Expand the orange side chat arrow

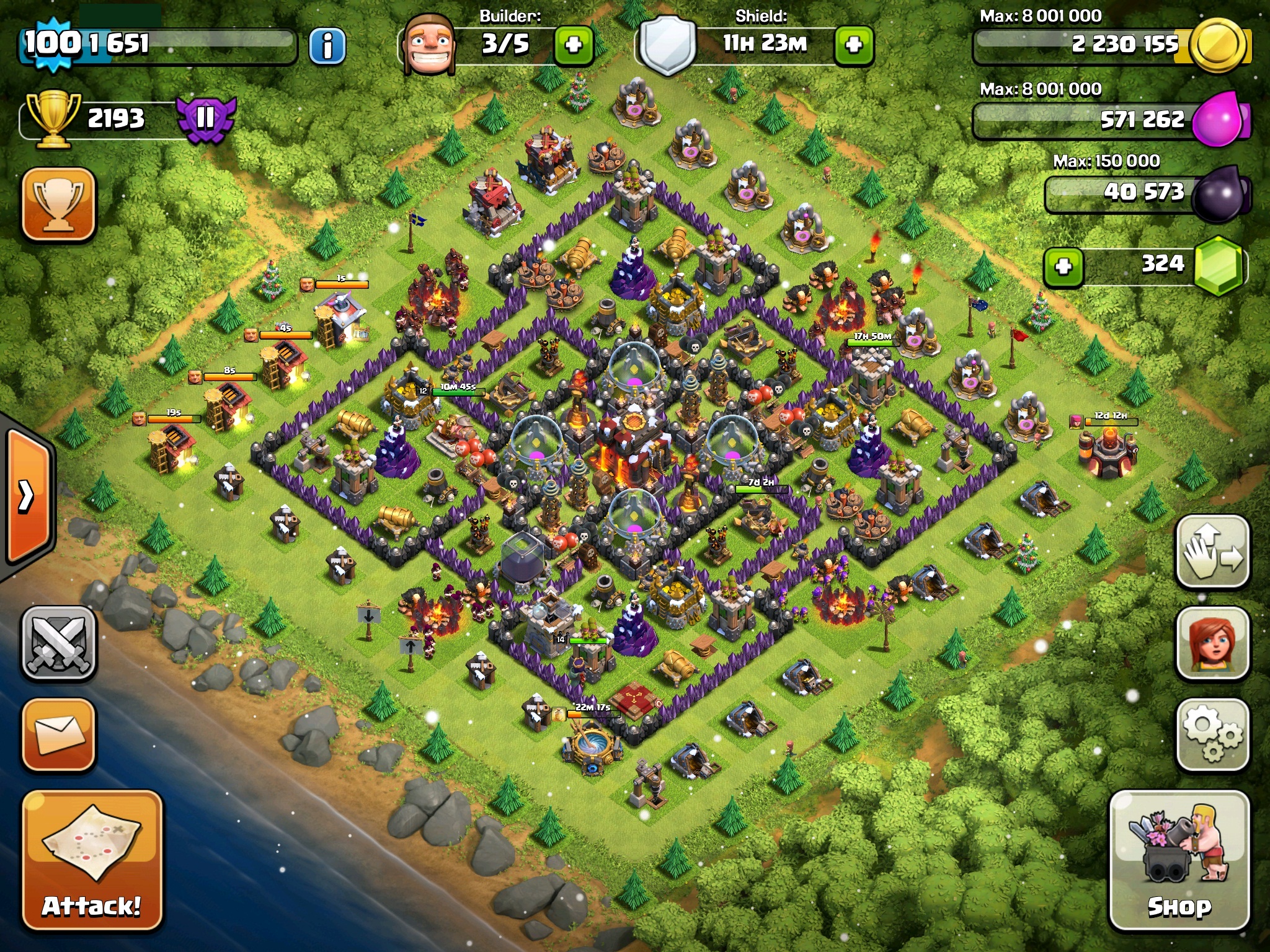pos(28,496)
